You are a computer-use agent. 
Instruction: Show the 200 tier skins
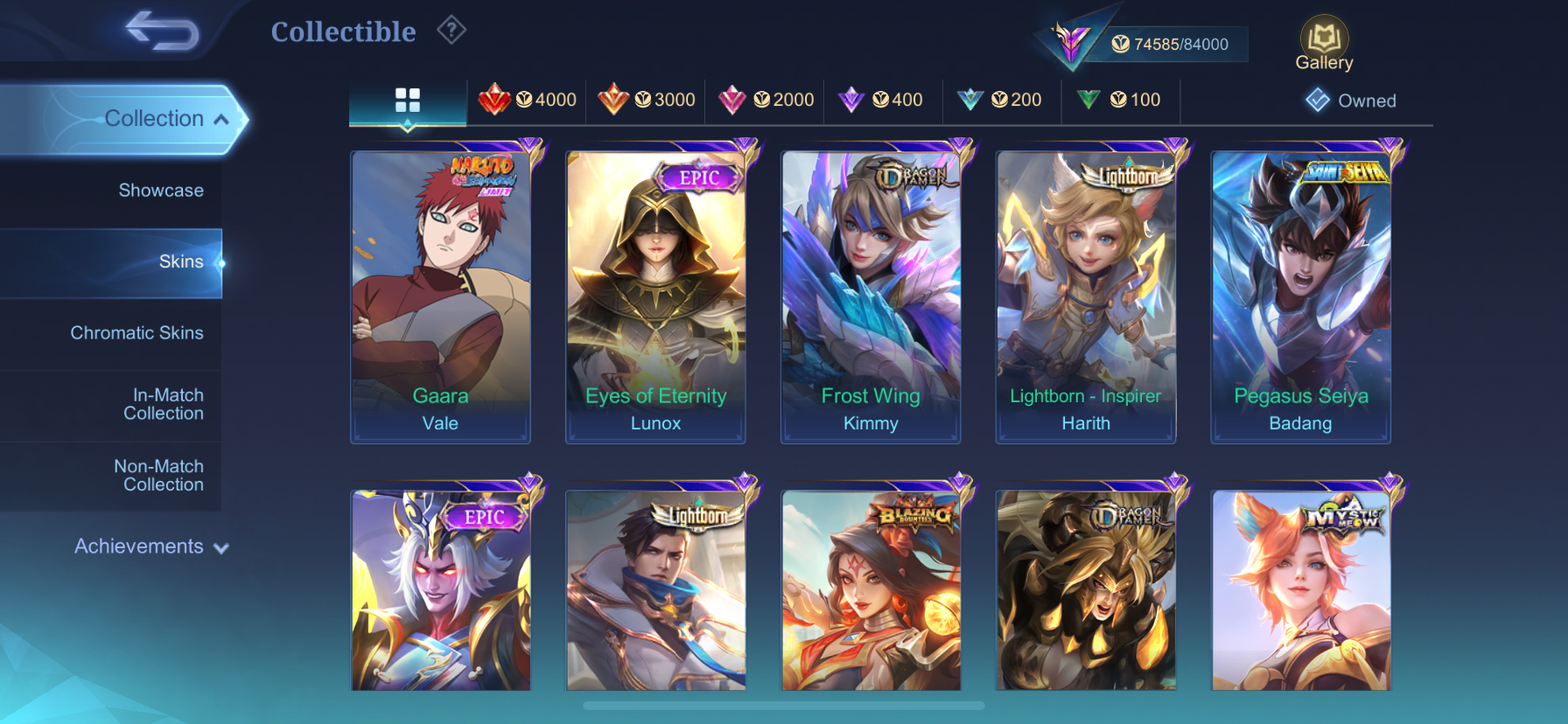(x=1000, y=101)
